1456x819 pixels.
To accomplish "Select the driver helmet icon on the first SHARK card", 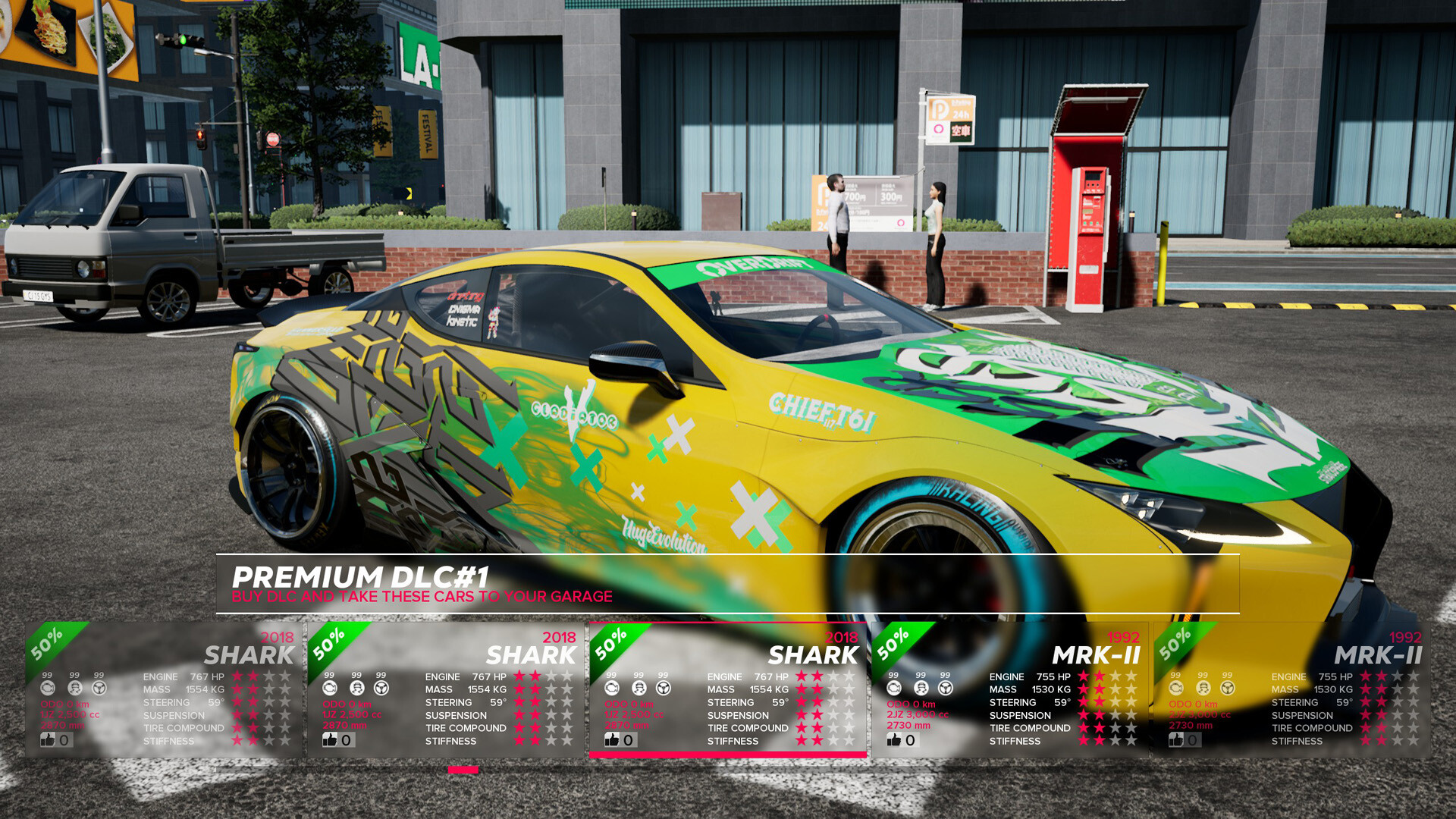I will tap(74, 687).
